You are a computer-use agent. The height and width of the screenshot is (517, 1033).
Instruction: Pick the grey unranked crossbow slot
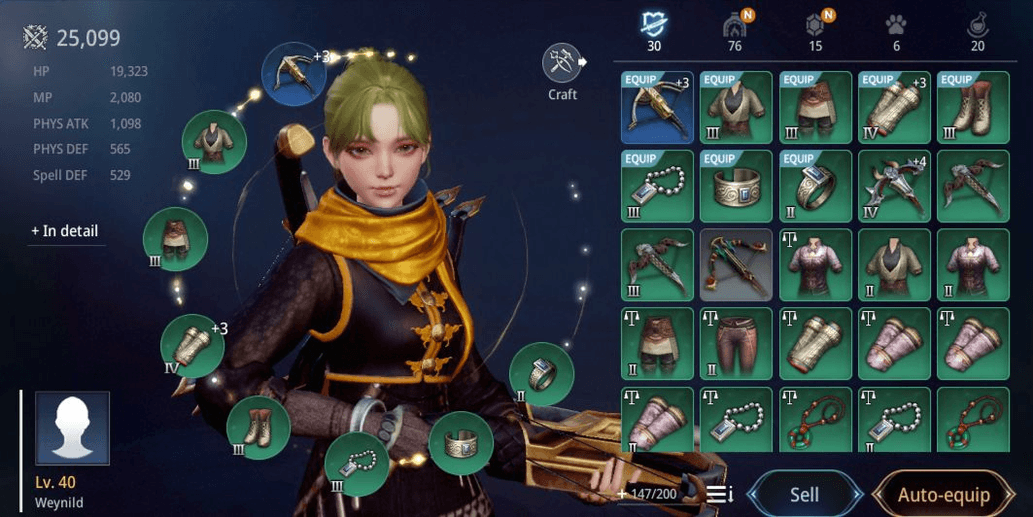coord(737,265)
